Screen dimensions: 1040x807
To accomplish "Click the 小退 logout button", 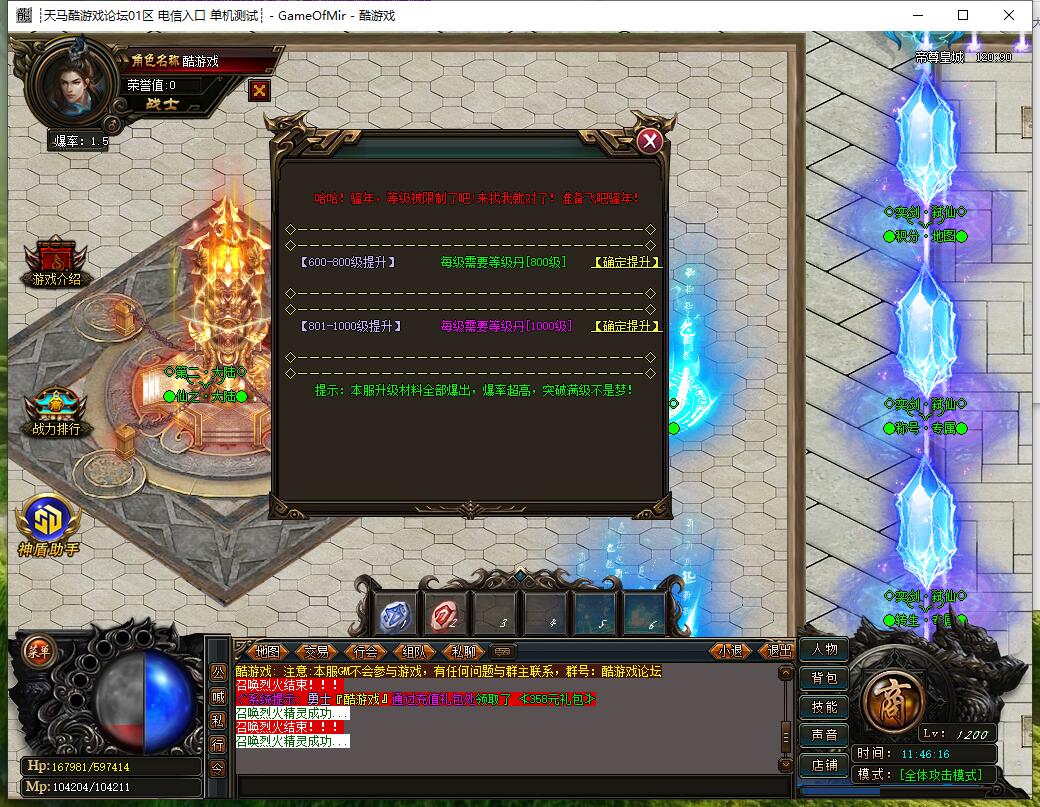I will point(730,651).
